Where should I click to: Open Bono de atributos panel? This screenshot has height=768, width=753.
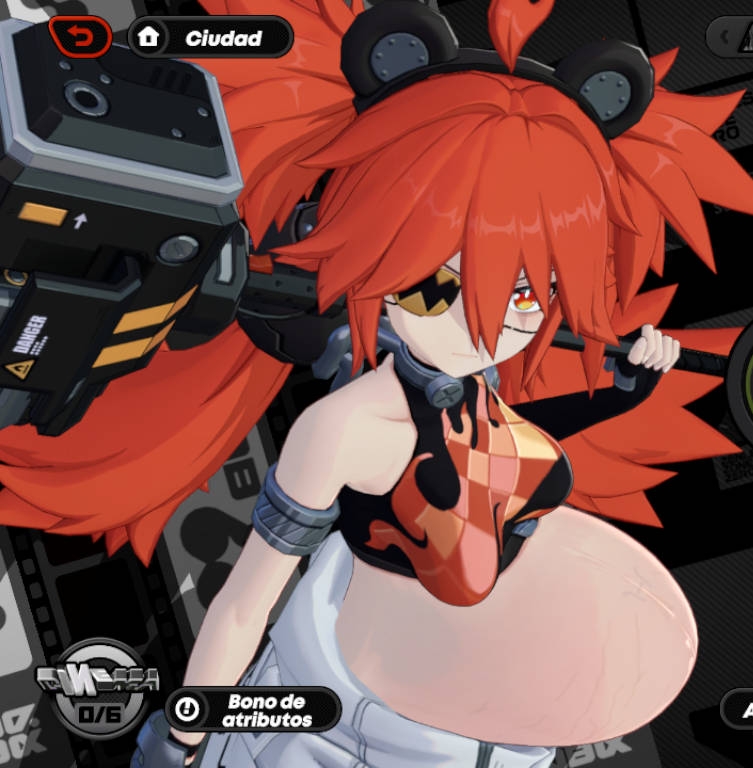252,709
